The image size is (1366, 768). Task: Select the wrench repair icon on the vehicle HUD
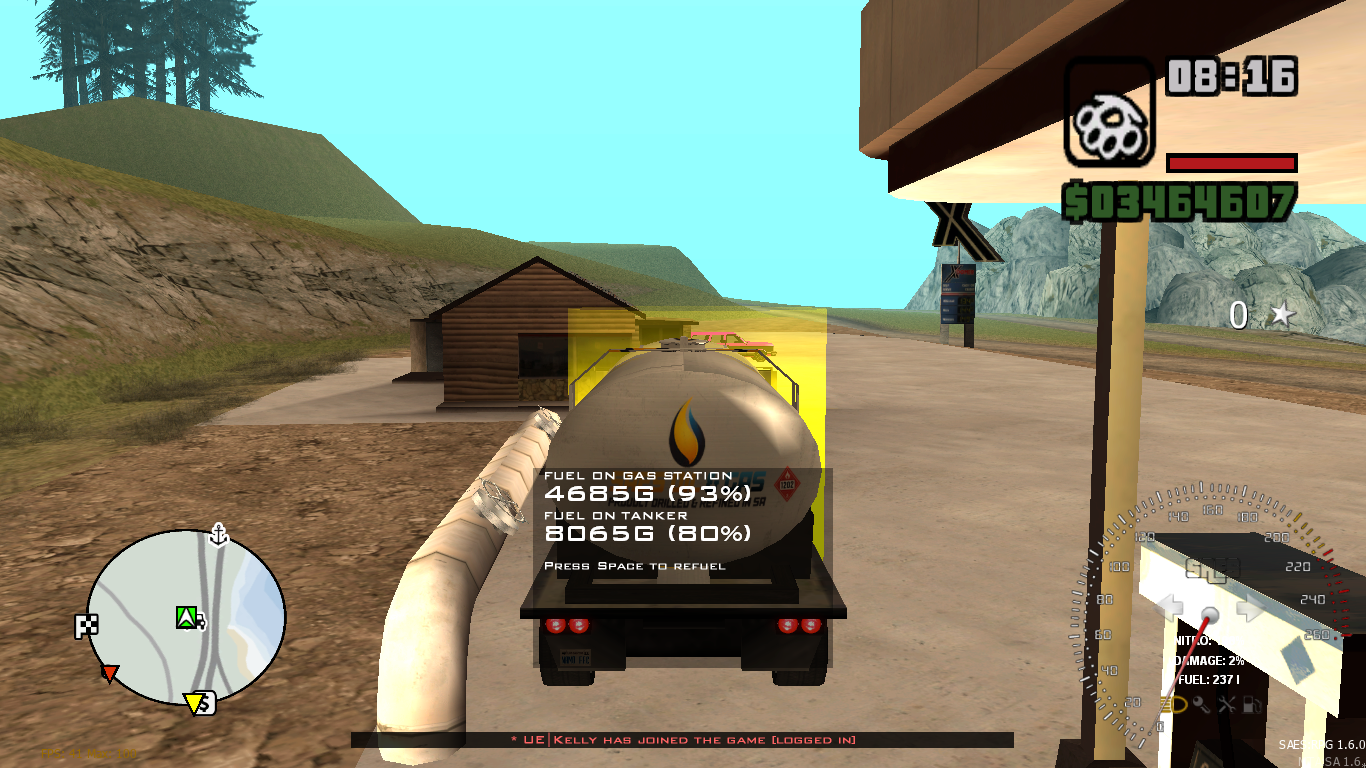click(x=1228, y=703)
